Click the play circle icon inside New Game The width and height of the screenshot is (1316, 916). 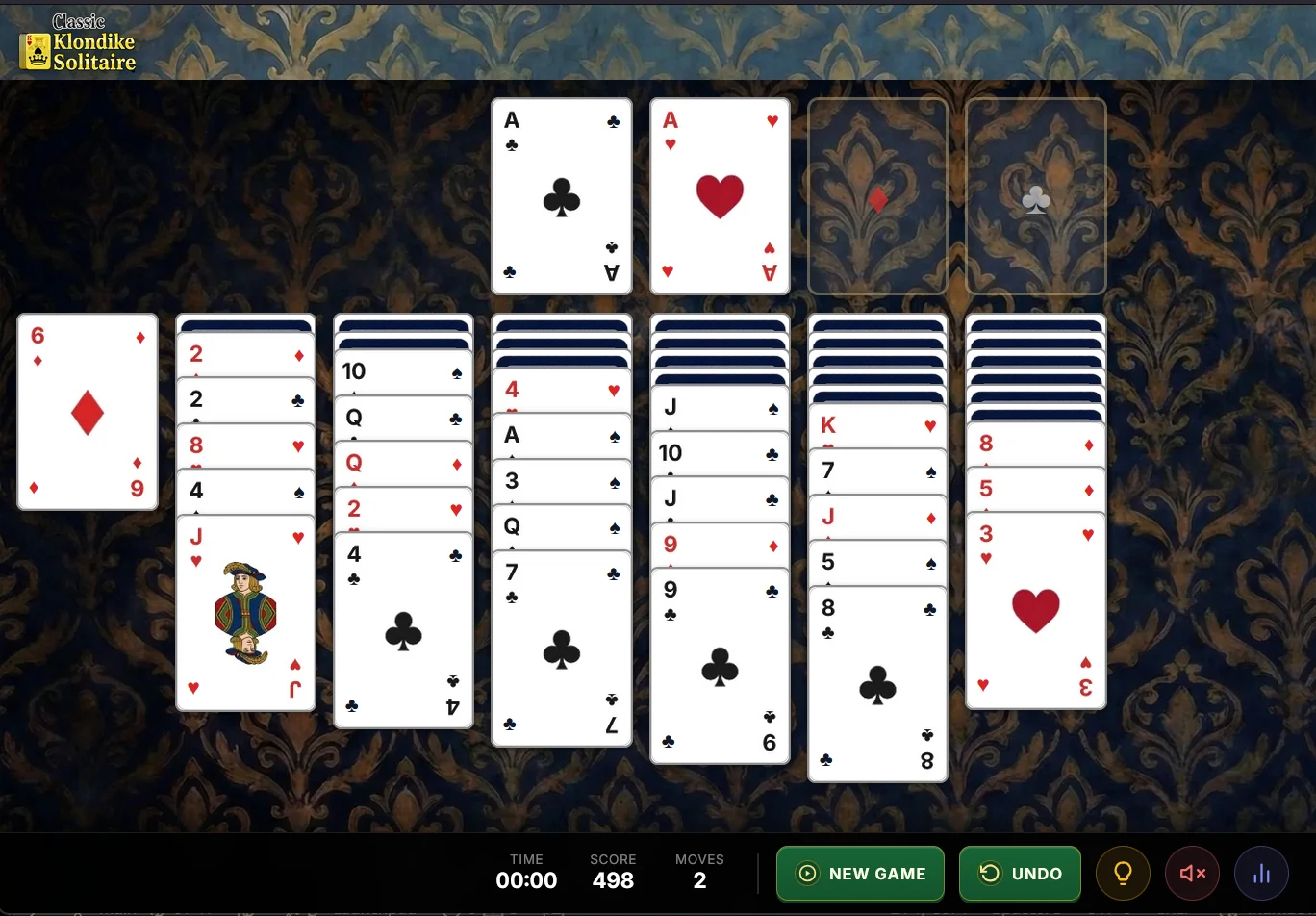click(x=807, y=874)
